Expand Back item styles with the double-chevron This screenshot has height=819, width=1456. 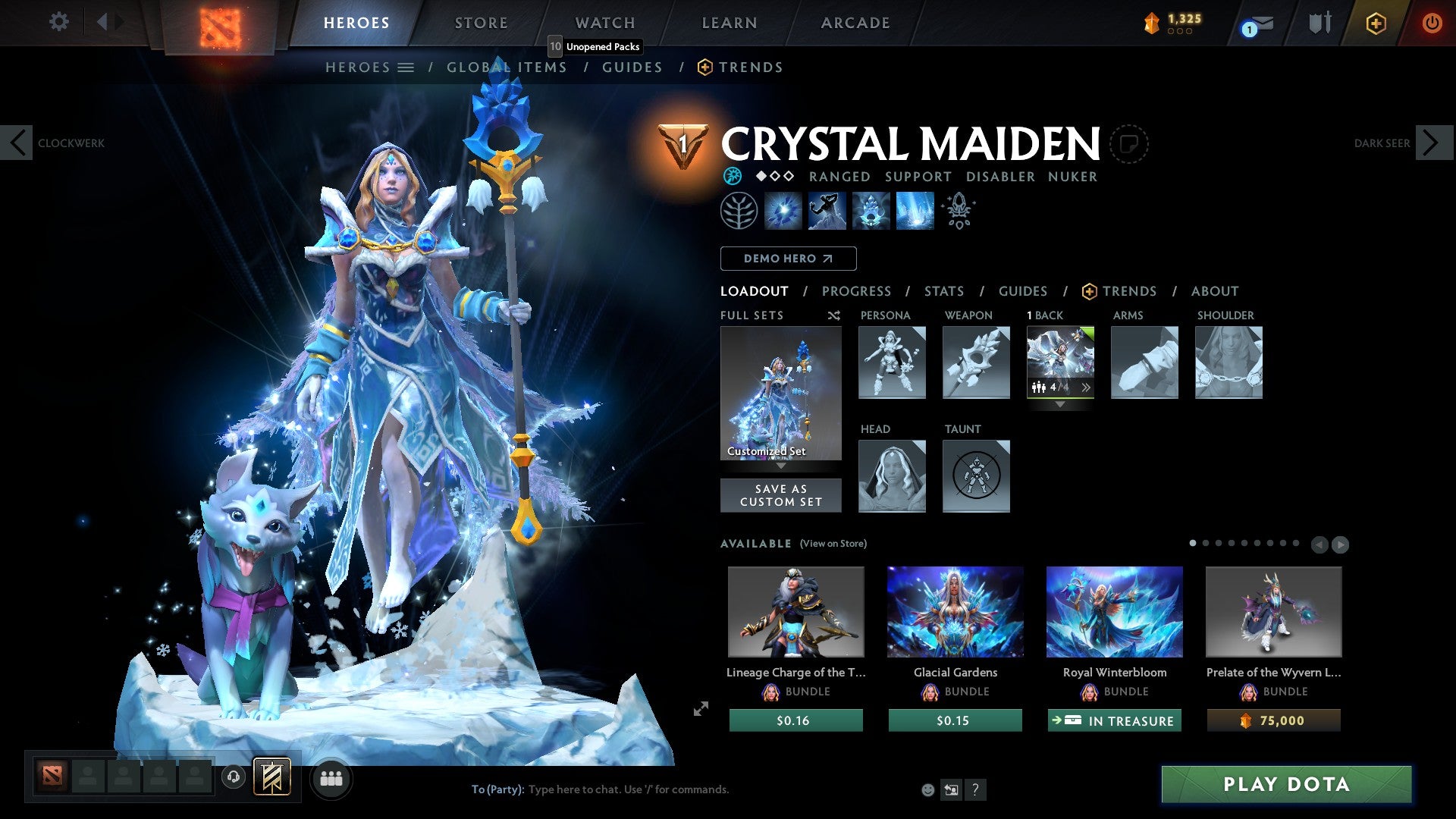(x=1087, y=388)
